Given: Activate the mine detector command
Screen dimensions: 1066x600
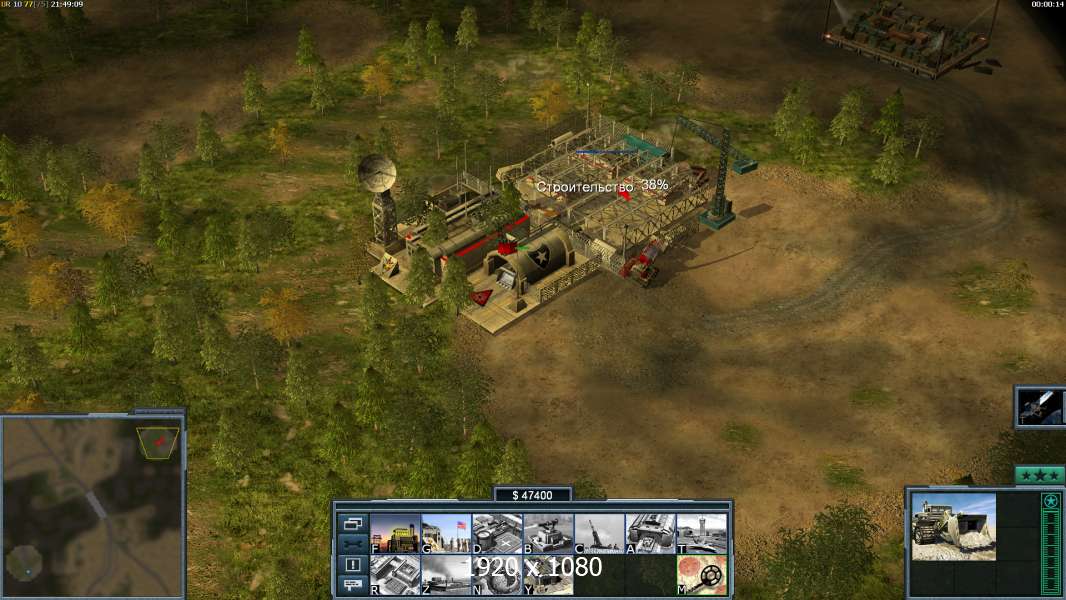Looking at the screenshot, I should 701,575.
